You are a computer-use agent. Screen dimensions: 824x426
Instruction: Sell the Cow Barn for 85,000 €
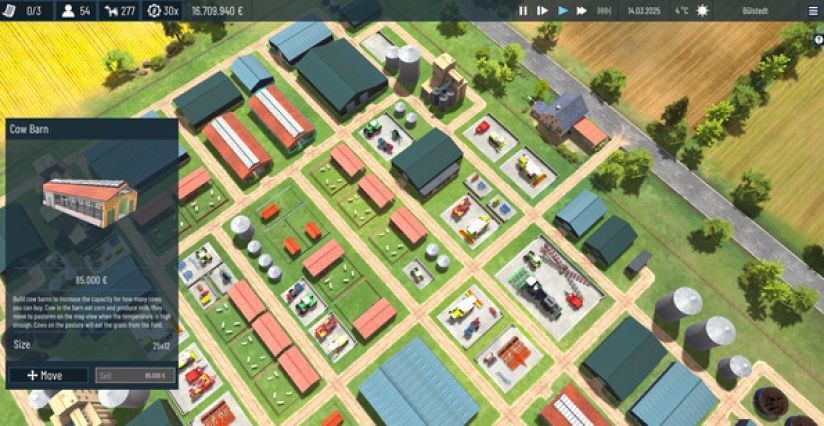pos(135,375)
